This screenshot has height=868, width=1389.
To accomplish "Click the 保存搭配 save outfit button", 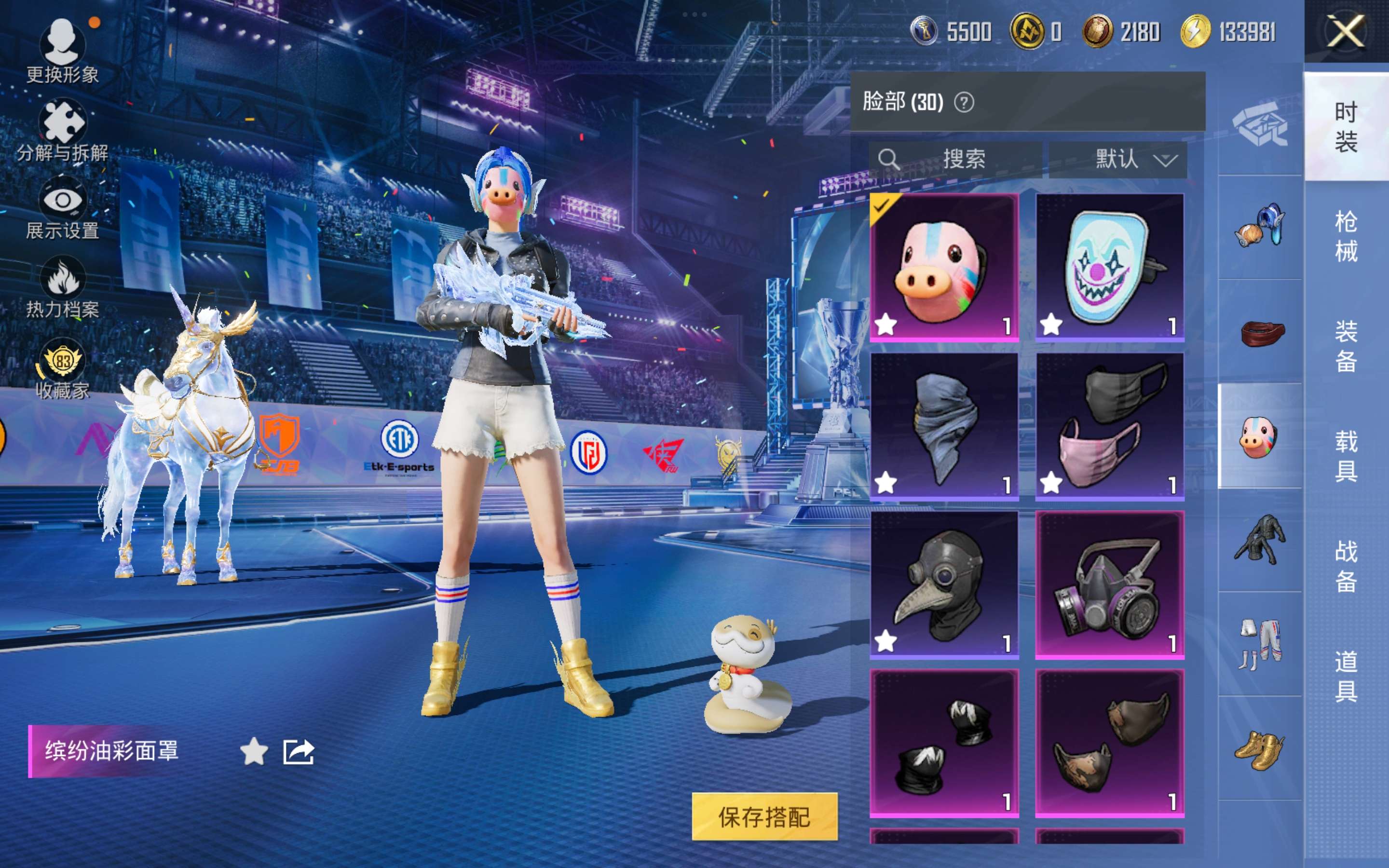I will [x=764, y=816].
